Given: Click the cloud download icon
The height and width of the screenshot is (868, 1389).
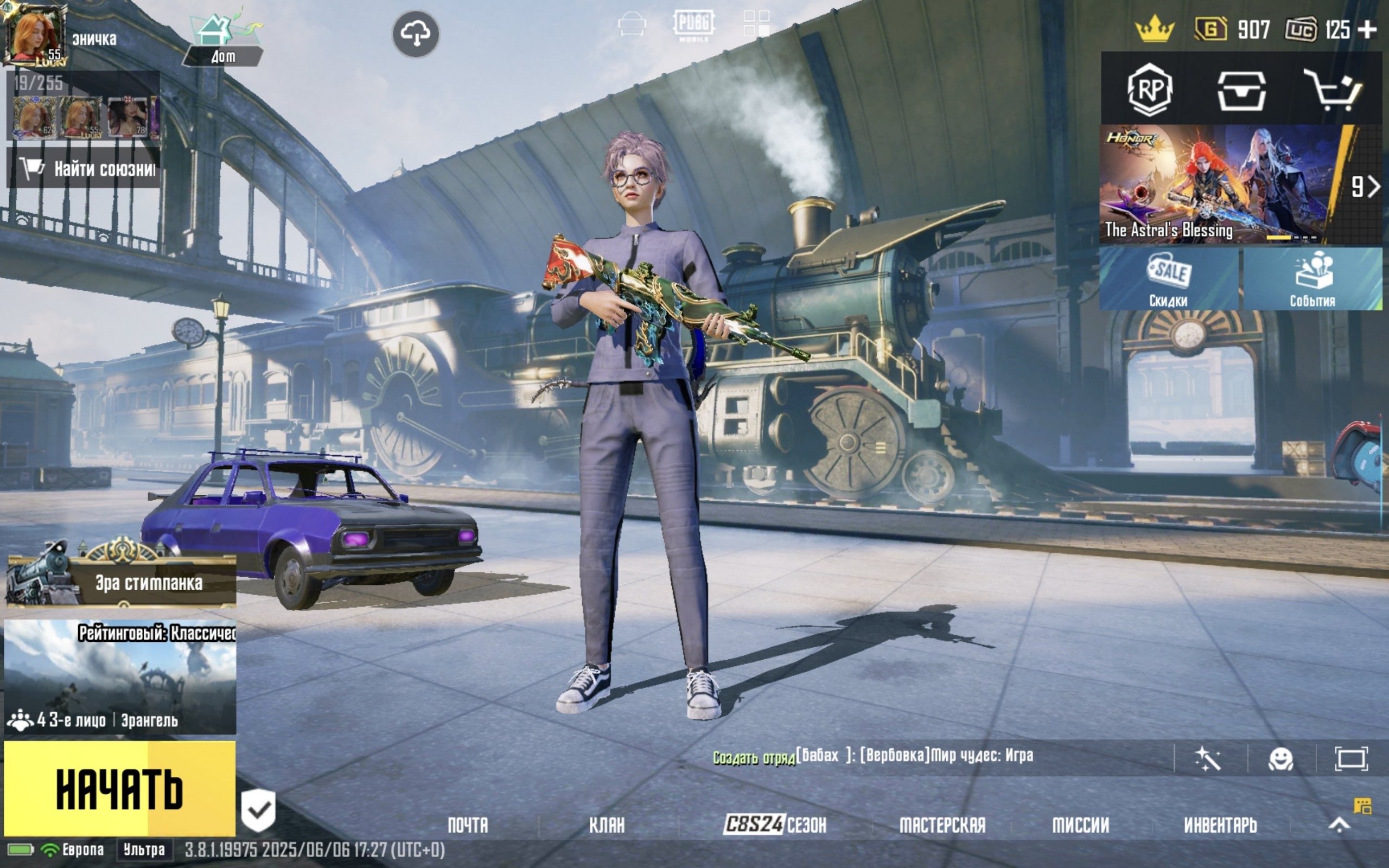Looking at the screenshot, I should coord(416,34).
